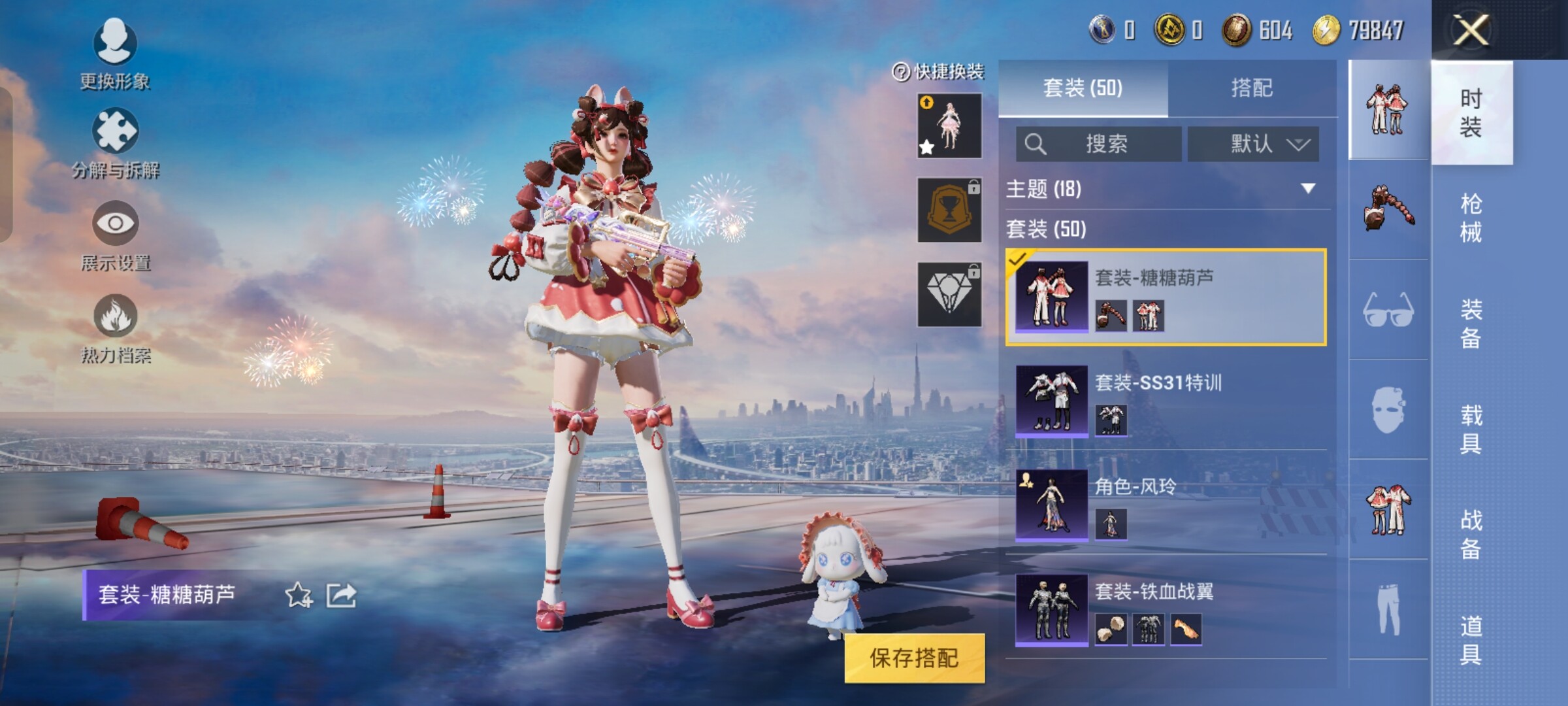1568x706 pixels.
Task: Switch to the 搭配 tab
Action: click(x=1251, y=88)
